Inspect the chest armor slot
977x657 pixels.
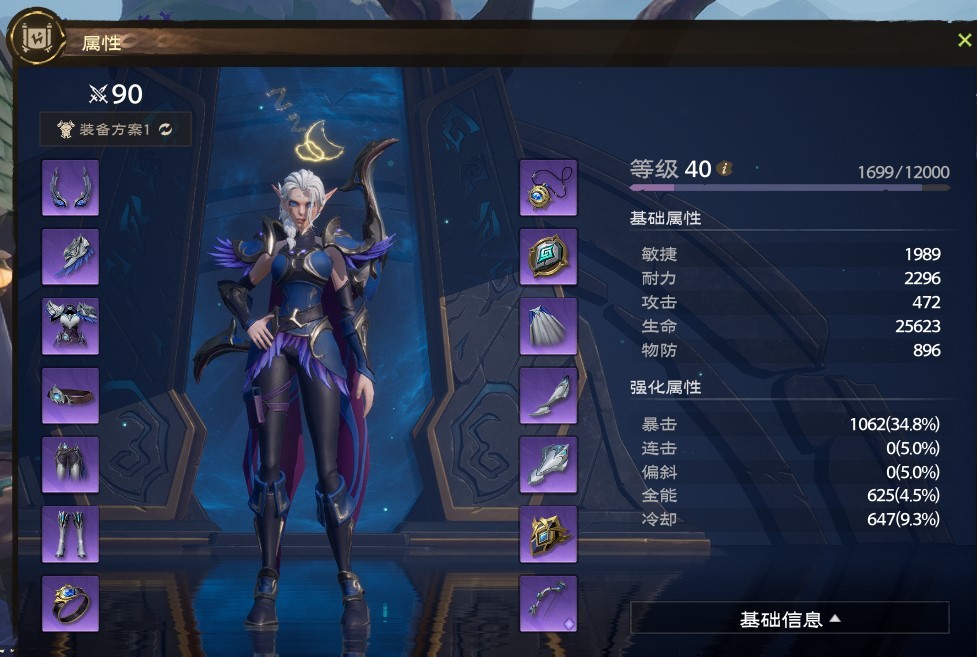coord(70,326)
